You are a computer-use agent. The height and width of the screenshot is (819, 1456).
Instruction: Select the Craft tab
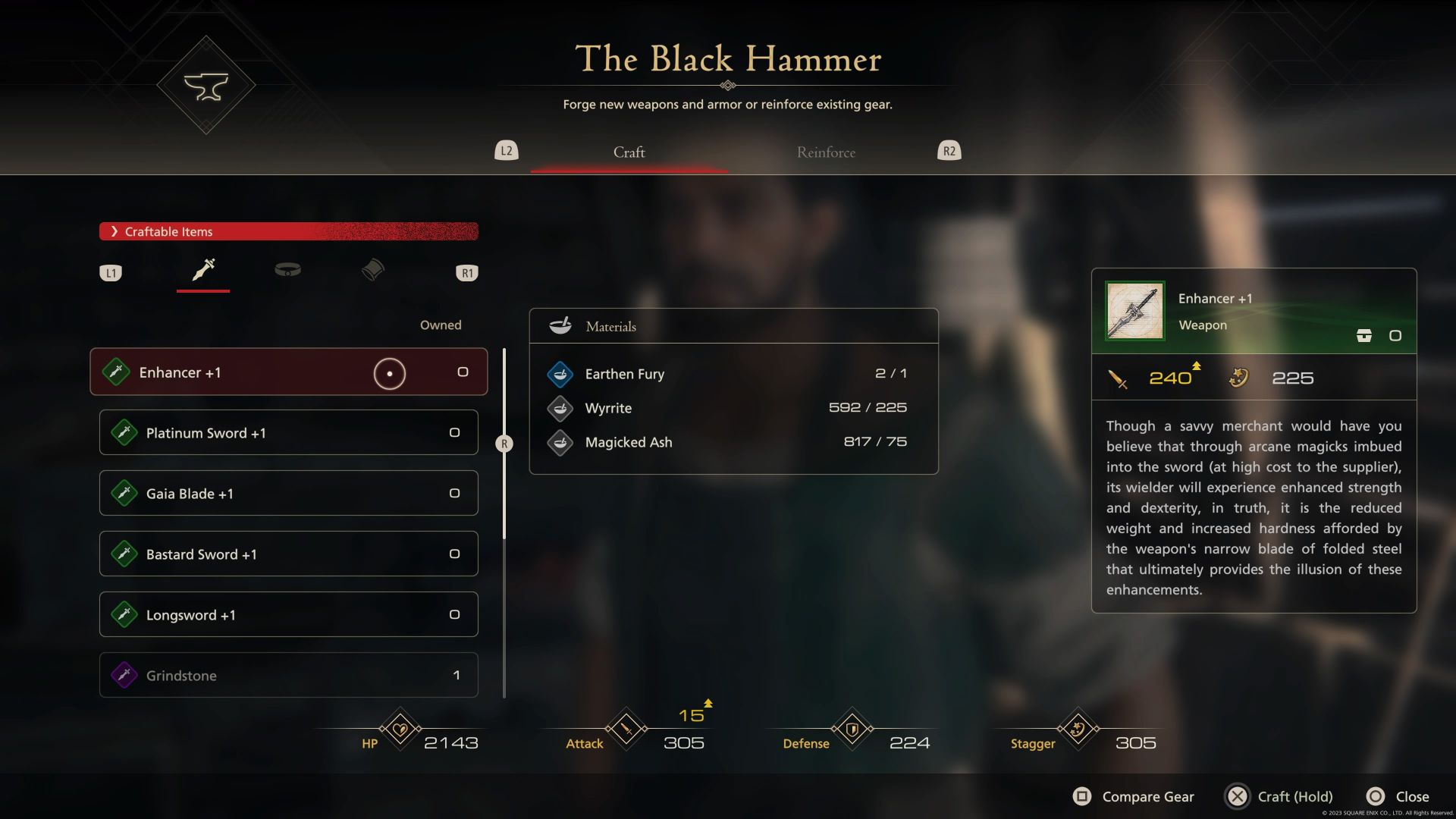pyautogui.click(x=629, y=152)
